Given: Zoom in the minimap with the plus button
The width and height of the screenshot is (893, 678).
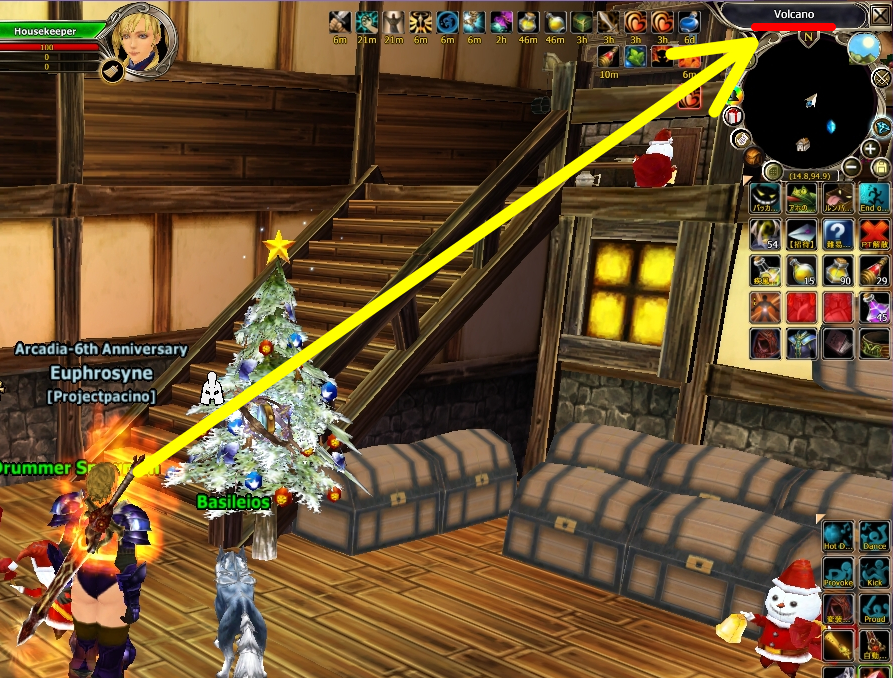Looking at the screenshot, I should (x=869, y=149).
